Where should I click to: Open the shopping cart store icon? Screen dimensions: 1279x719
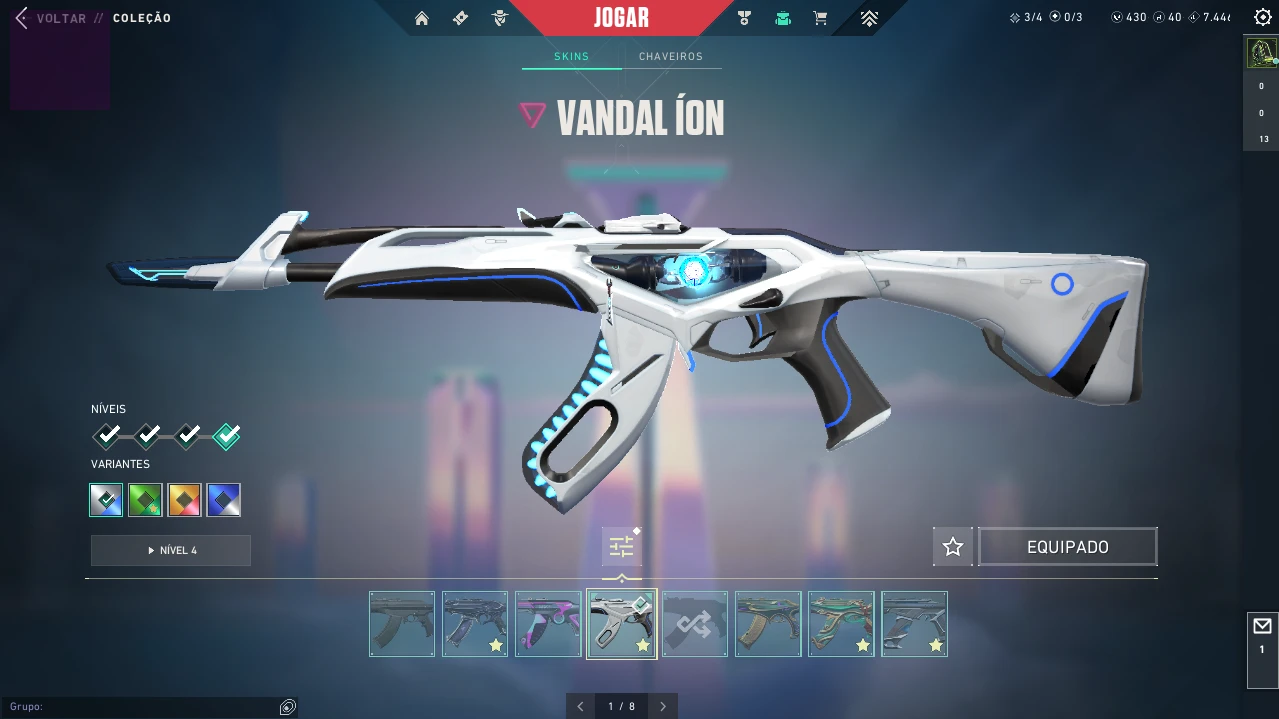pyautogui.click(x=820, y=18)
